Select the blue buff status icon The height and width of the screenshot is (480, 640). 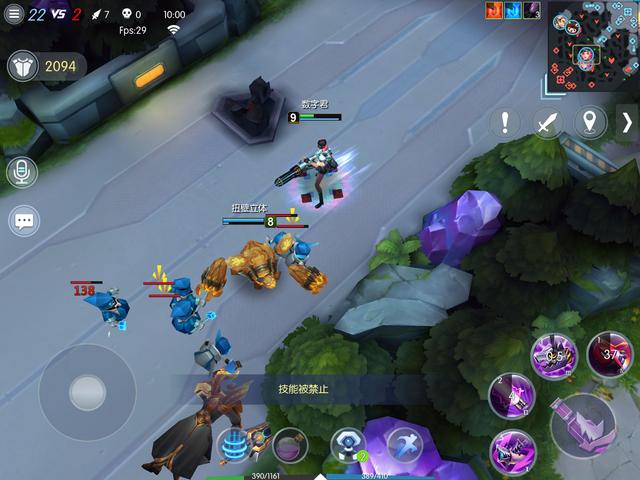(513, 10)
